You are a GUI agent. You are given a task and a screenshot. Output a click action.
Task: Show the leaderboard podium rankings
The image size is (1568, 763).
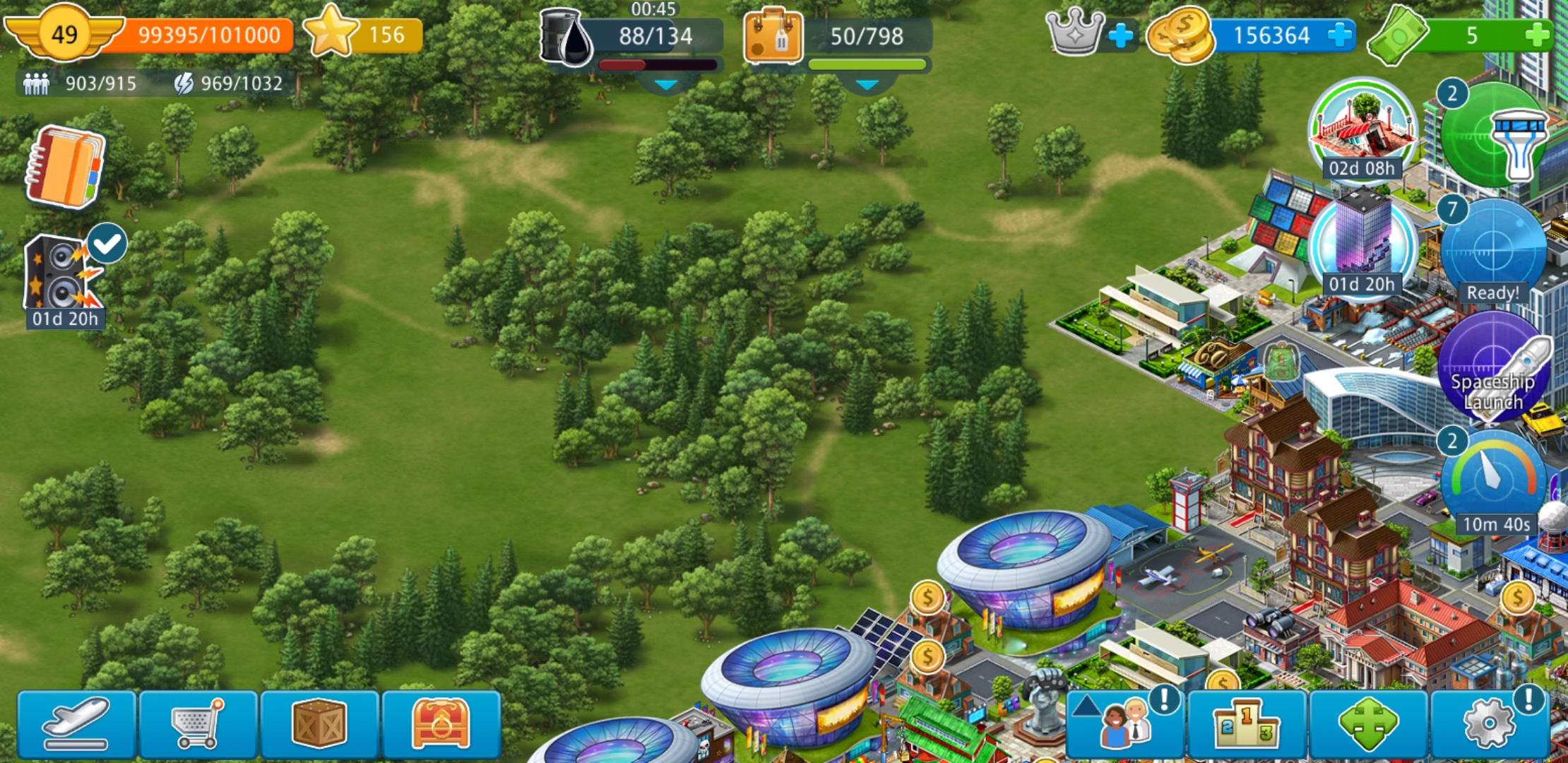[x=1247, y=724]
